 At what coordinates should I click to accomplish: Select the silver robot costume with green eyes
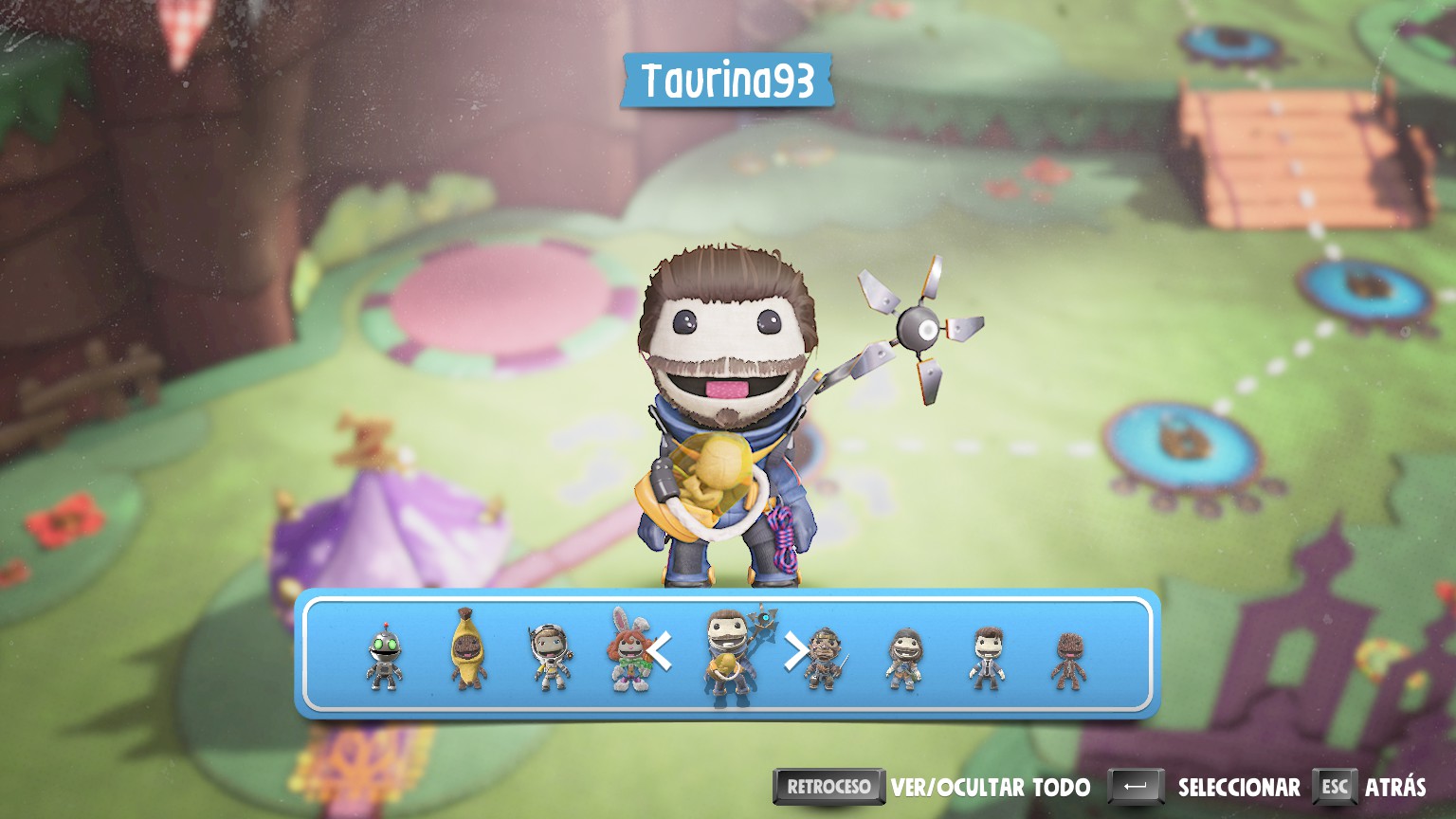click(x=384, y=656)
